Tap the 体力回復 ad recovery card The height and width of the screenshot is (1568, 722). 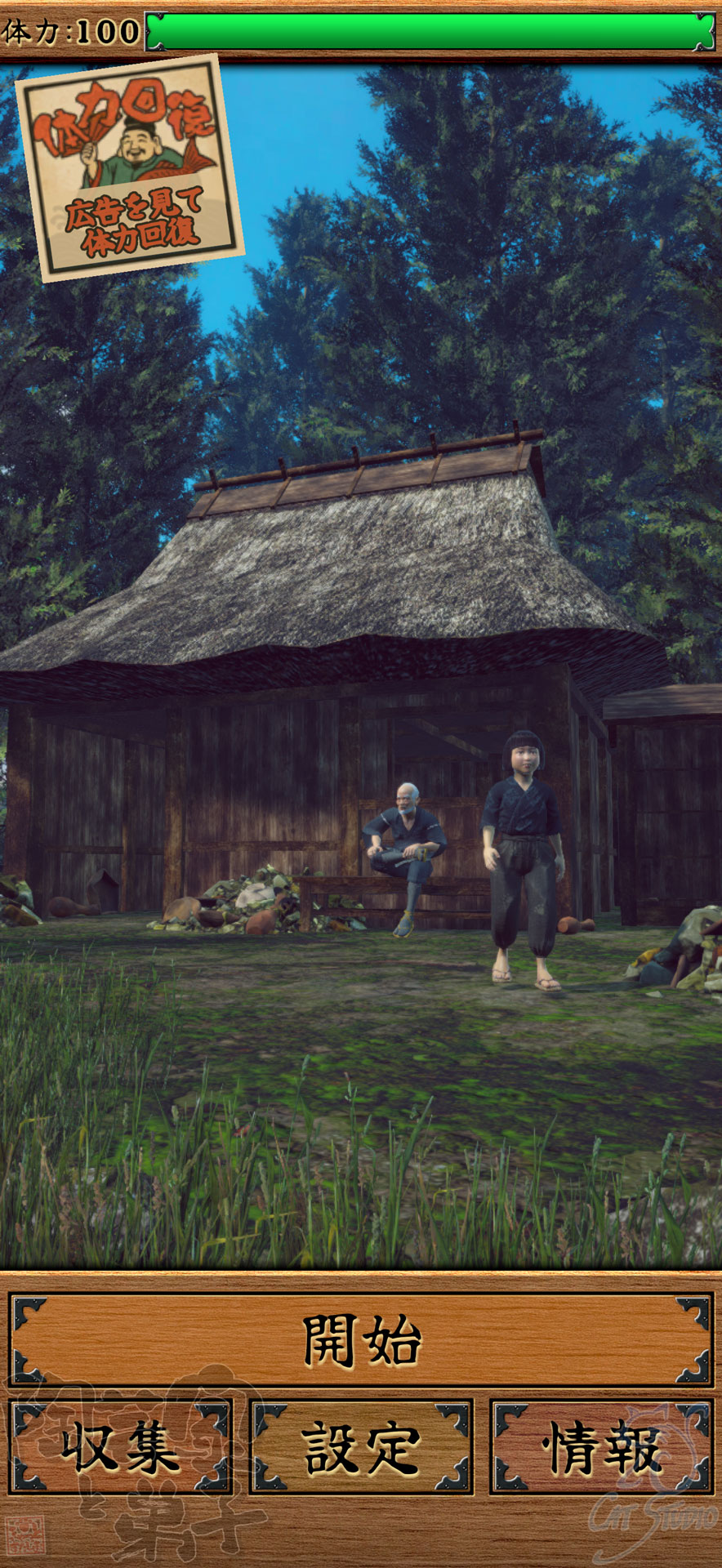[129, 168]
